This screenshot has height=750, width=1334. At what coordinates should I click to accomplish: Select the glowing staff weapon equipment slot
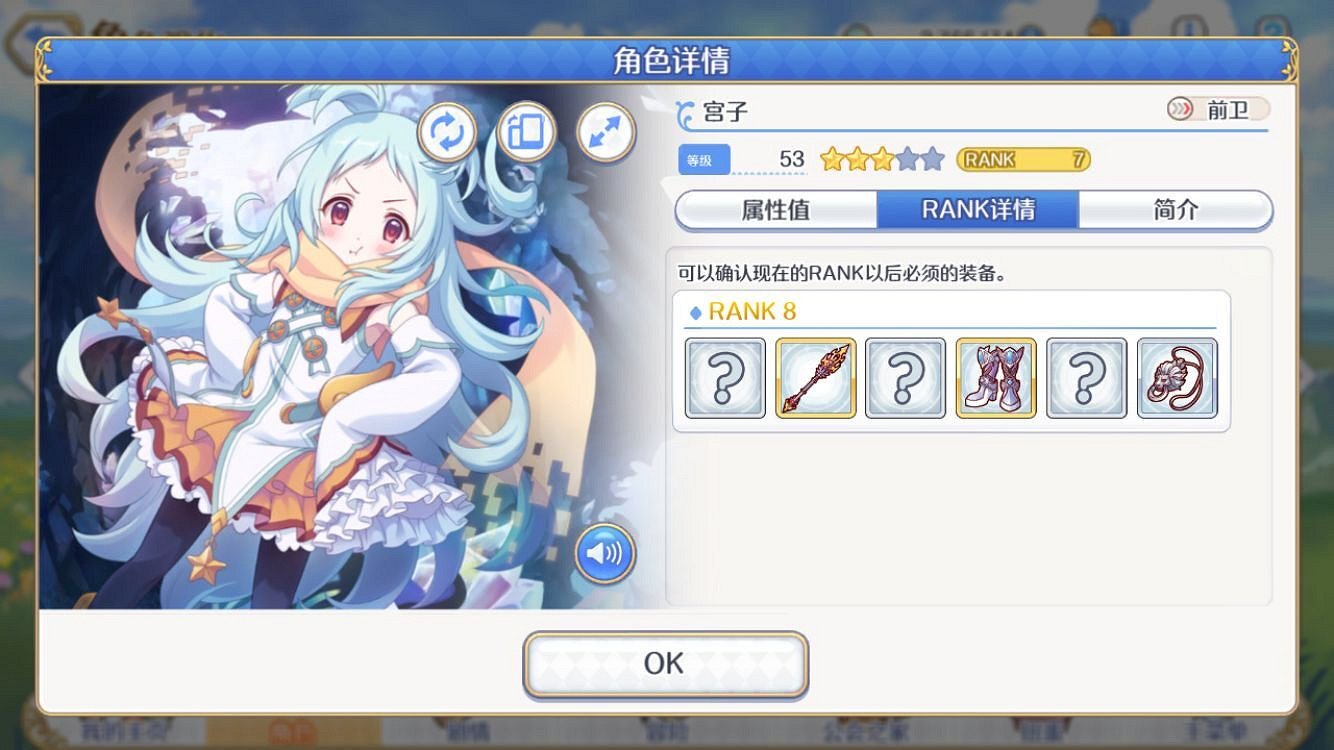point(815,380)
